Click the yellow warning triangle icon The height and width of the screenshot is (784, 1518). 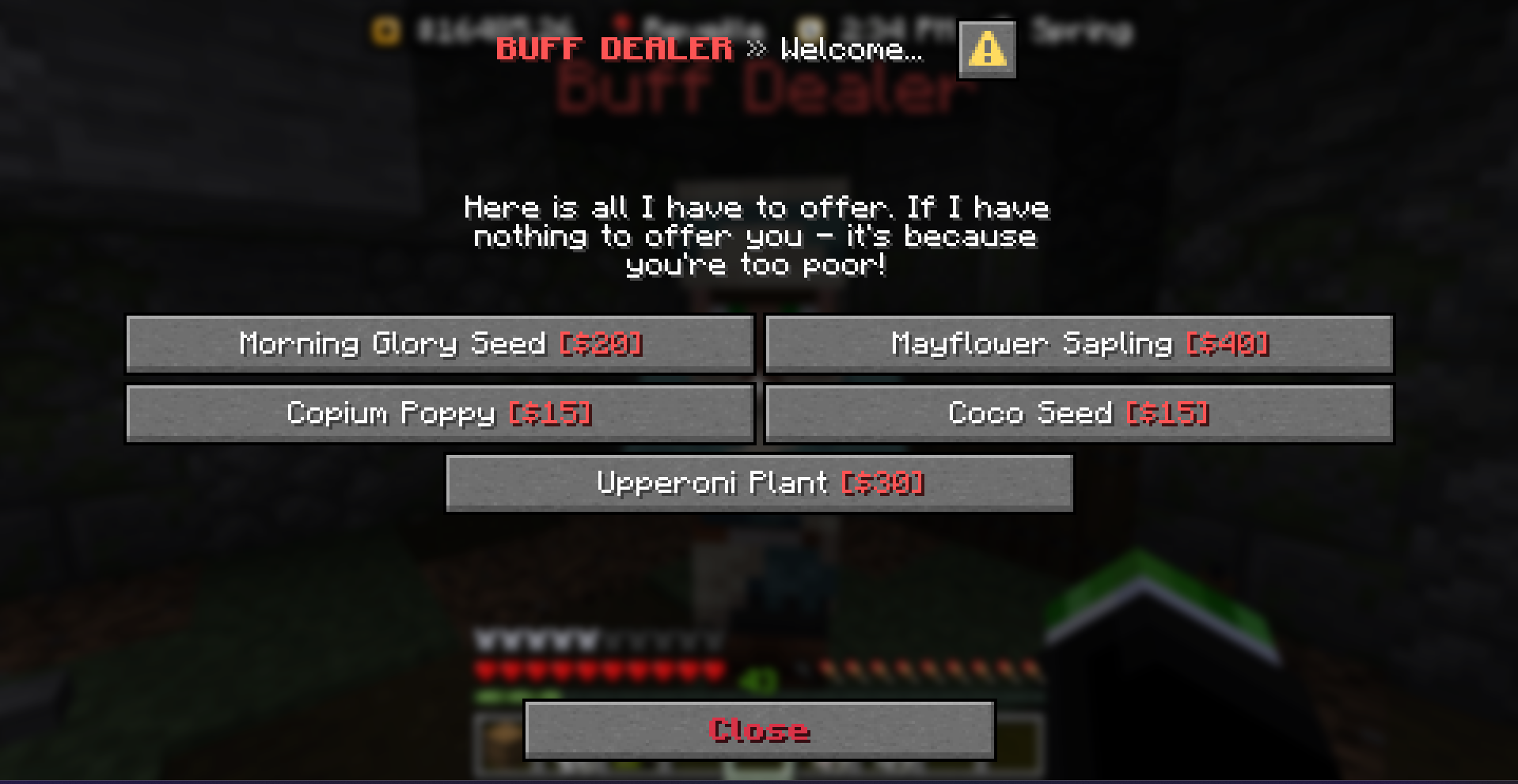point(986,49)
